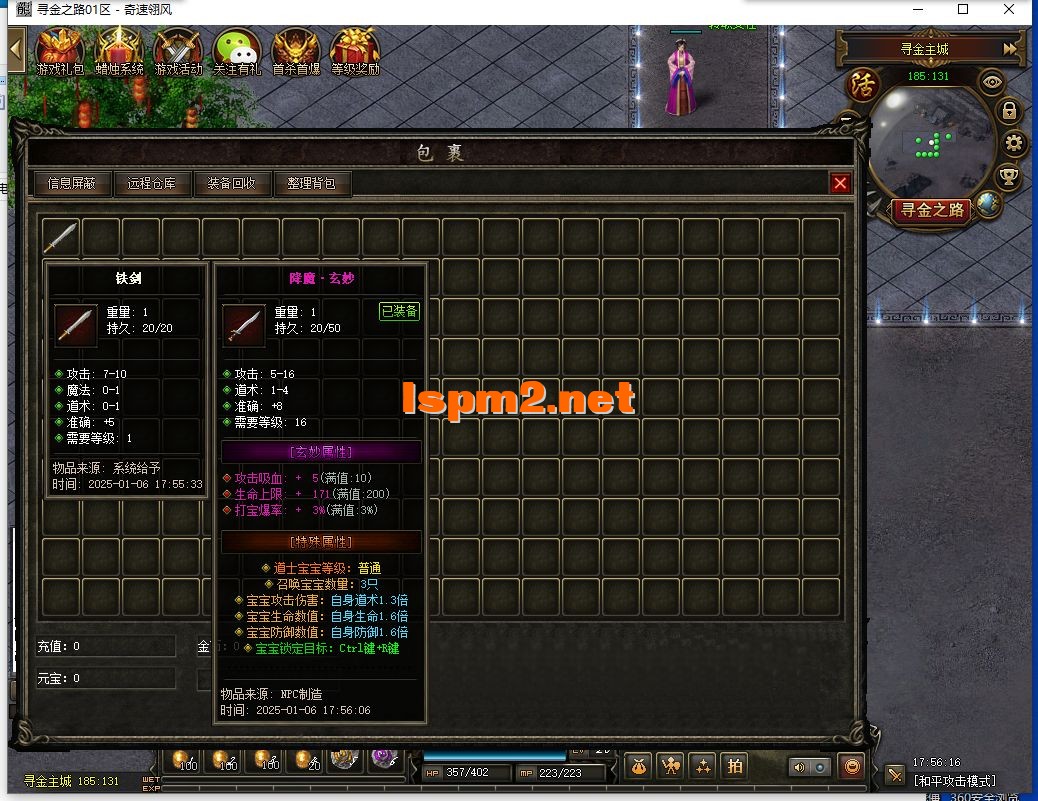This screenshot has width=1038, height=801.
Task: Choose the 装备回收 equipment recycle button
Action: (231, 184)
